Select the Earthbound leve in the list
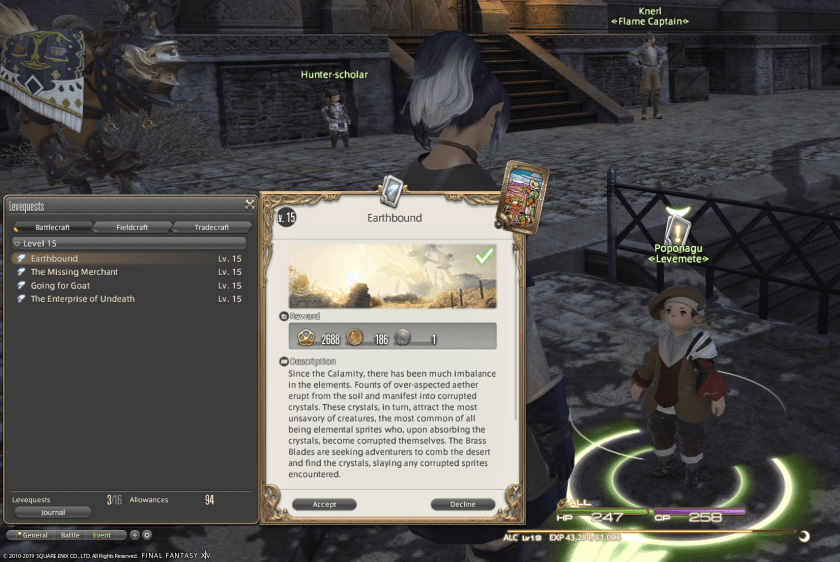Screen dimensions: 840x562 pos(54,259)
